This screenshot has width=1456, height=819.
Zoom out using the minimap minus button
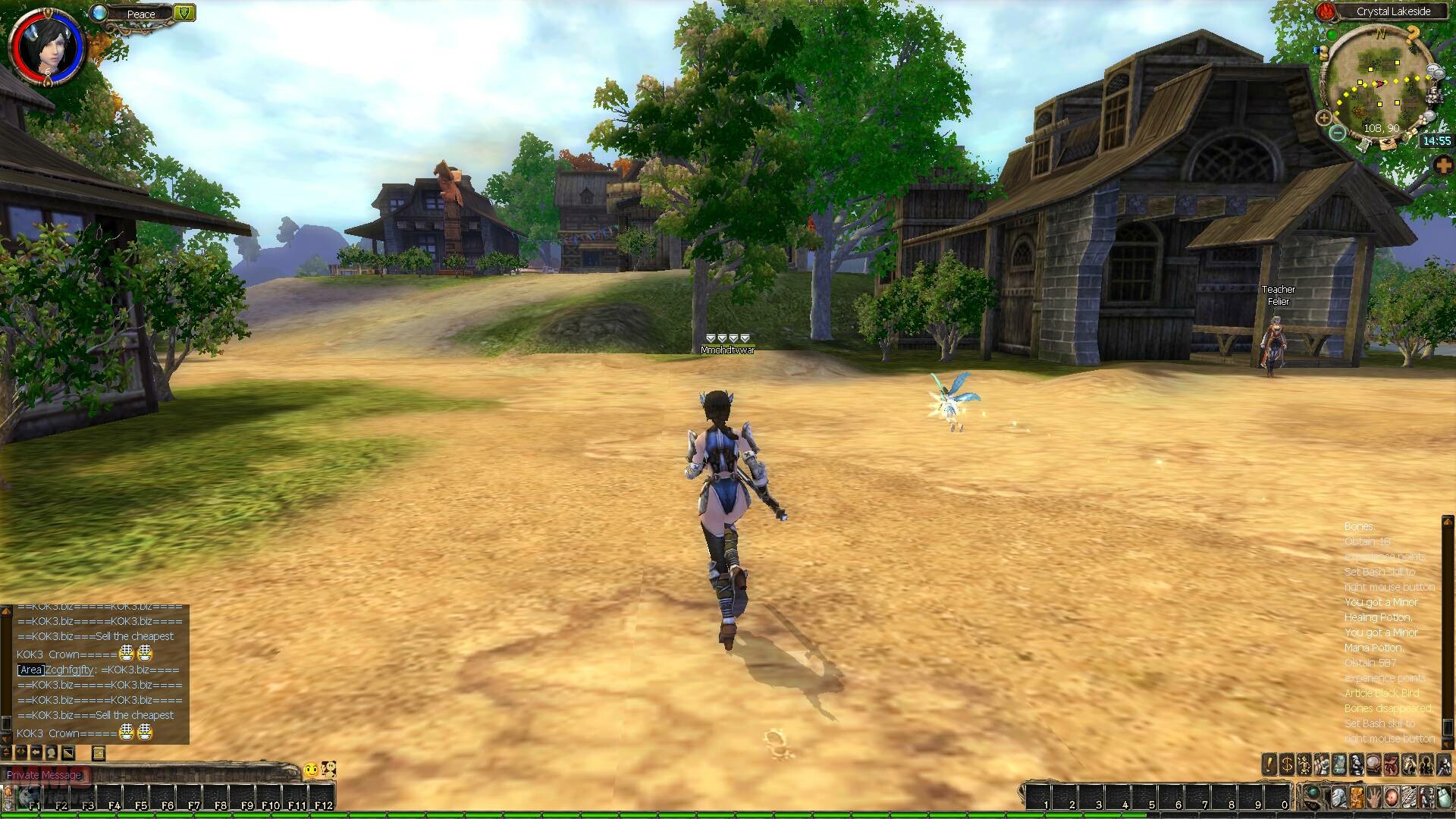click(x=1338, y=133)
